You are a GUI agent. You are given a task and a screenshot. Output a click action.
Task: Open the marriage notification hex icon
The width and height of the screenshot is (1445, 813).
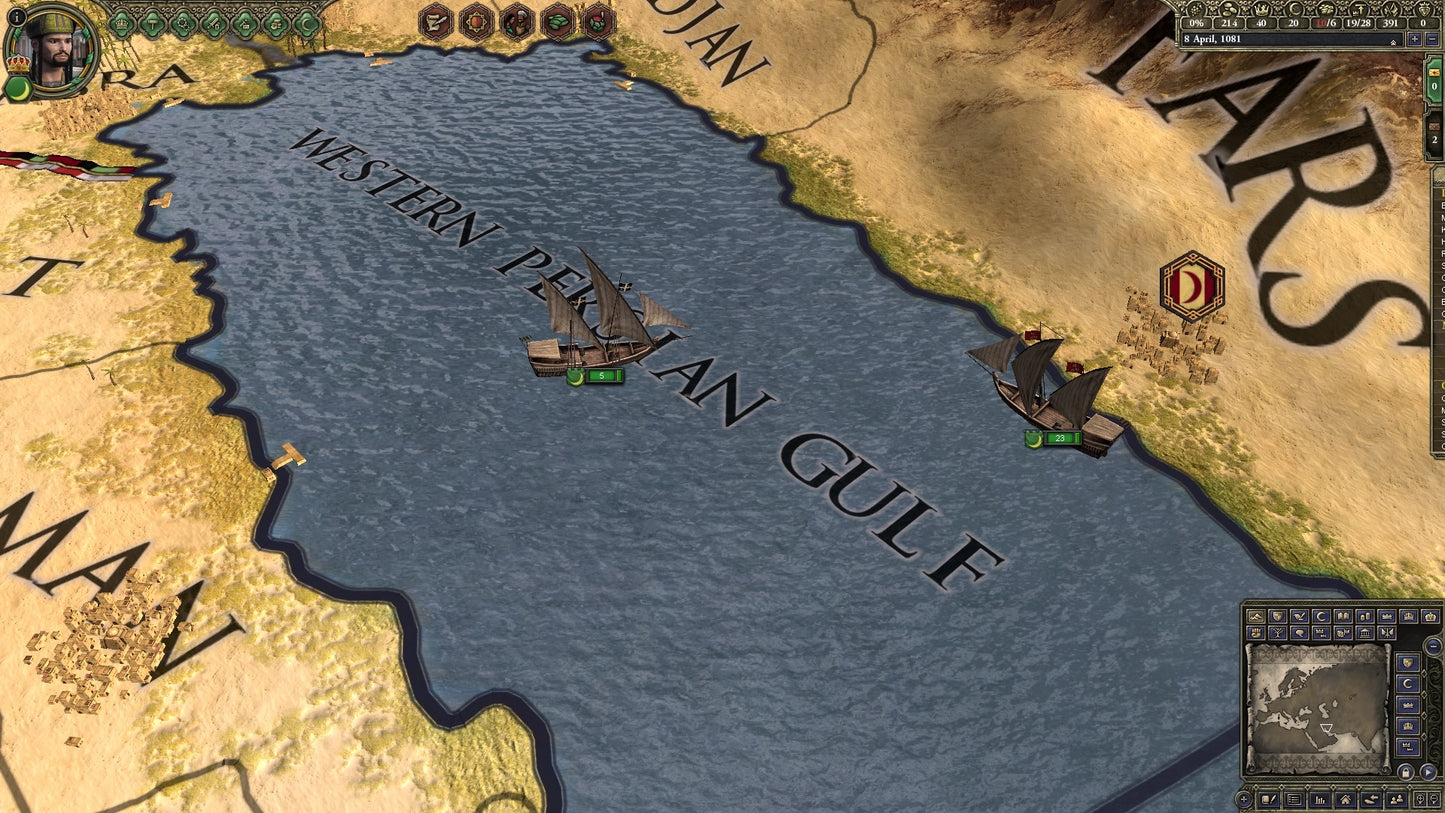[517, 21]
